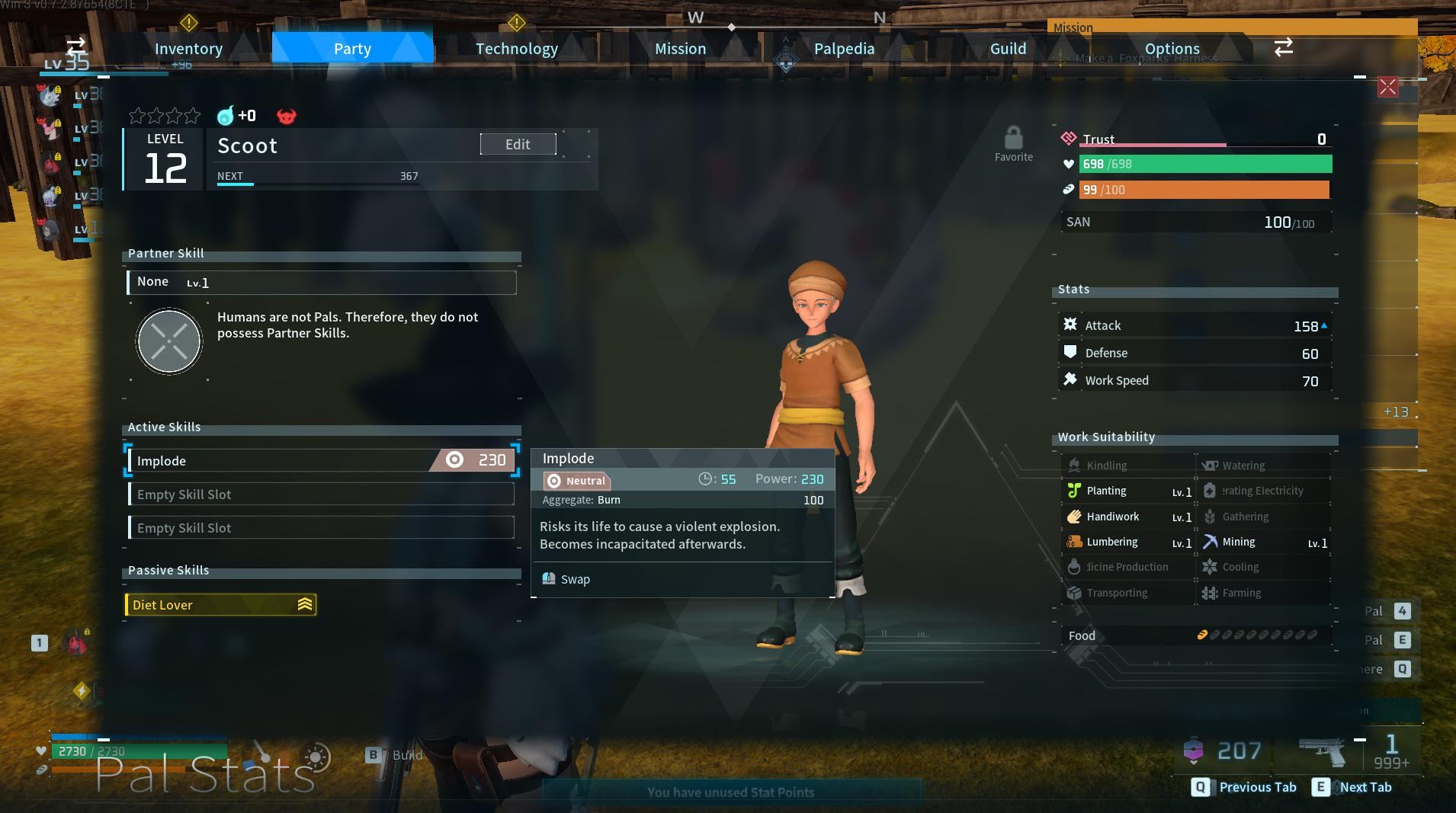Select the Guild tab
The image size is (1456, 813).
(1008, 49)
